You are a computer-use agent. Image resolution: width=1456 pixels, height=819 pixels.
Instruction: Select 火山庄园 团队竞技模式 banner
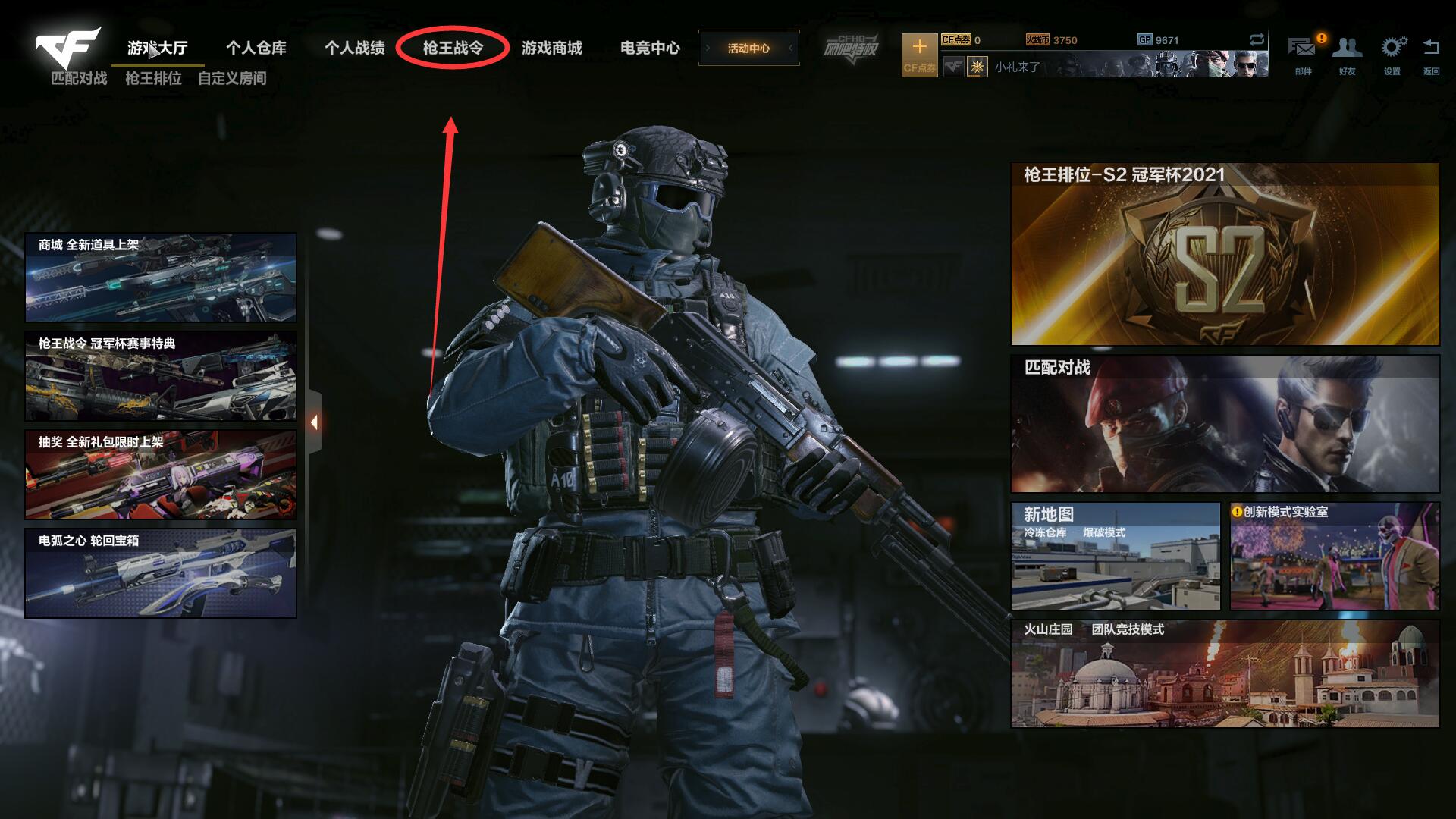click(1225, 674)
